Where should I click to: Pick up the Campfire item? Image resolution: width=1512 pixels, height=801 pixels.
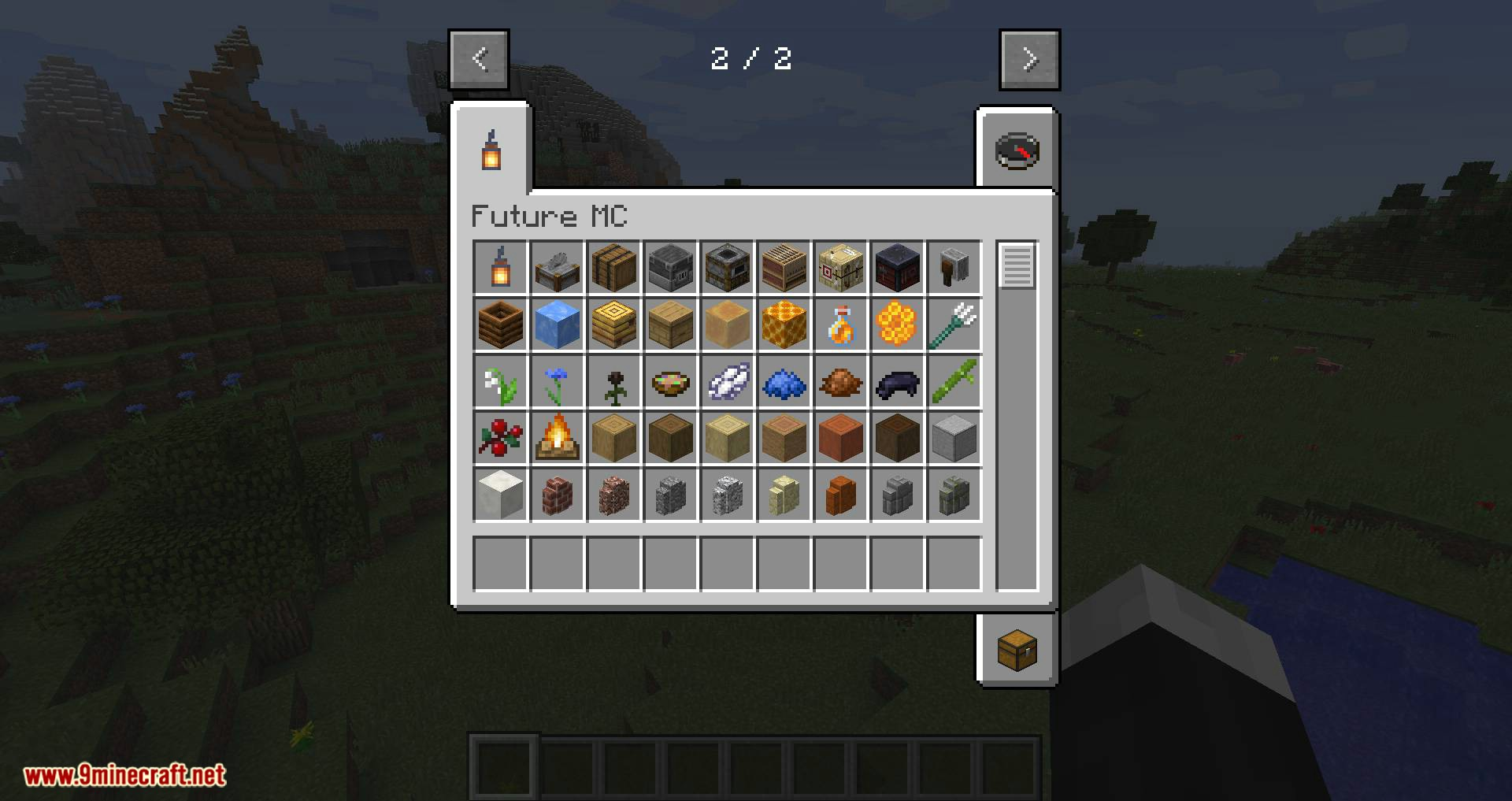(558, 438)
